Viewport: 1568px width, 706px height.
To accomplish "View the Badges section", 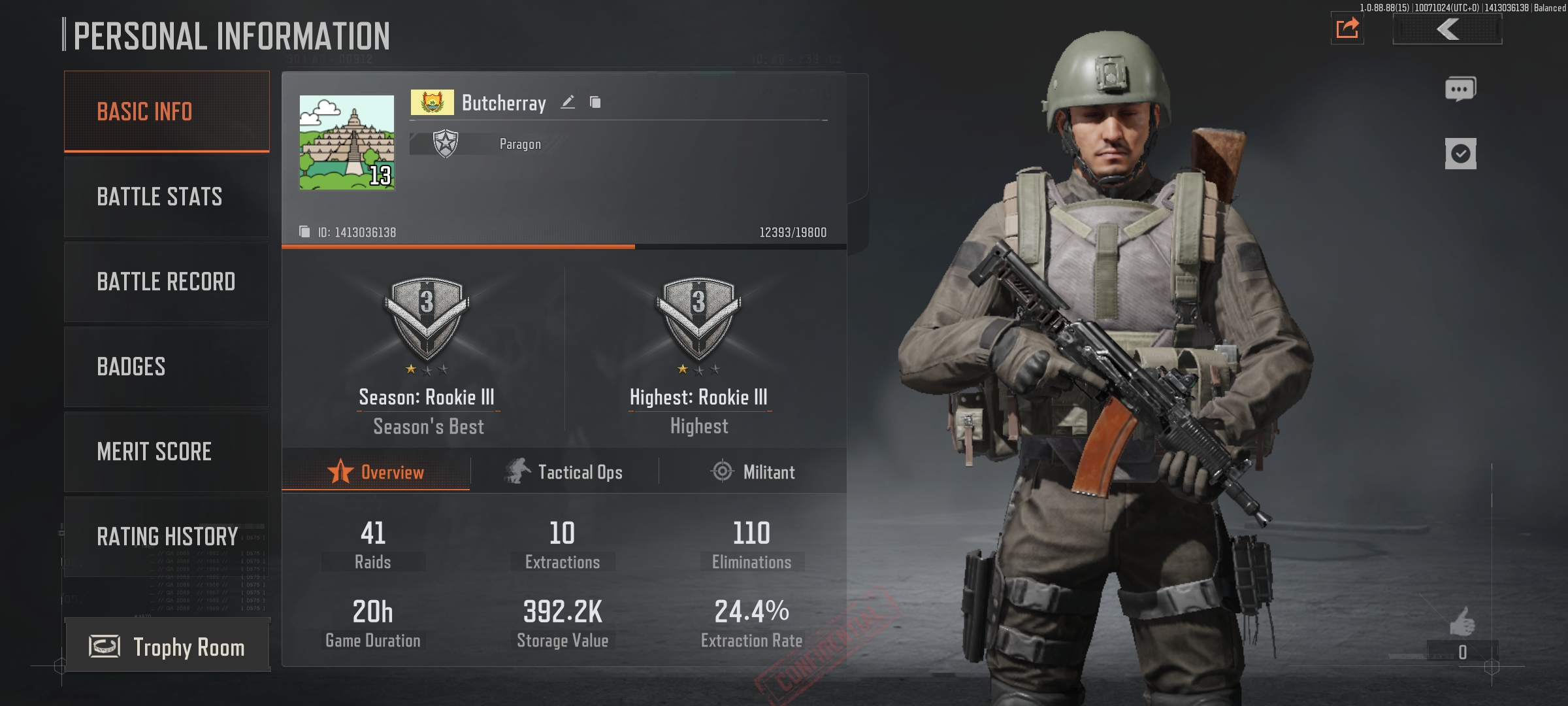I will 167,367.
